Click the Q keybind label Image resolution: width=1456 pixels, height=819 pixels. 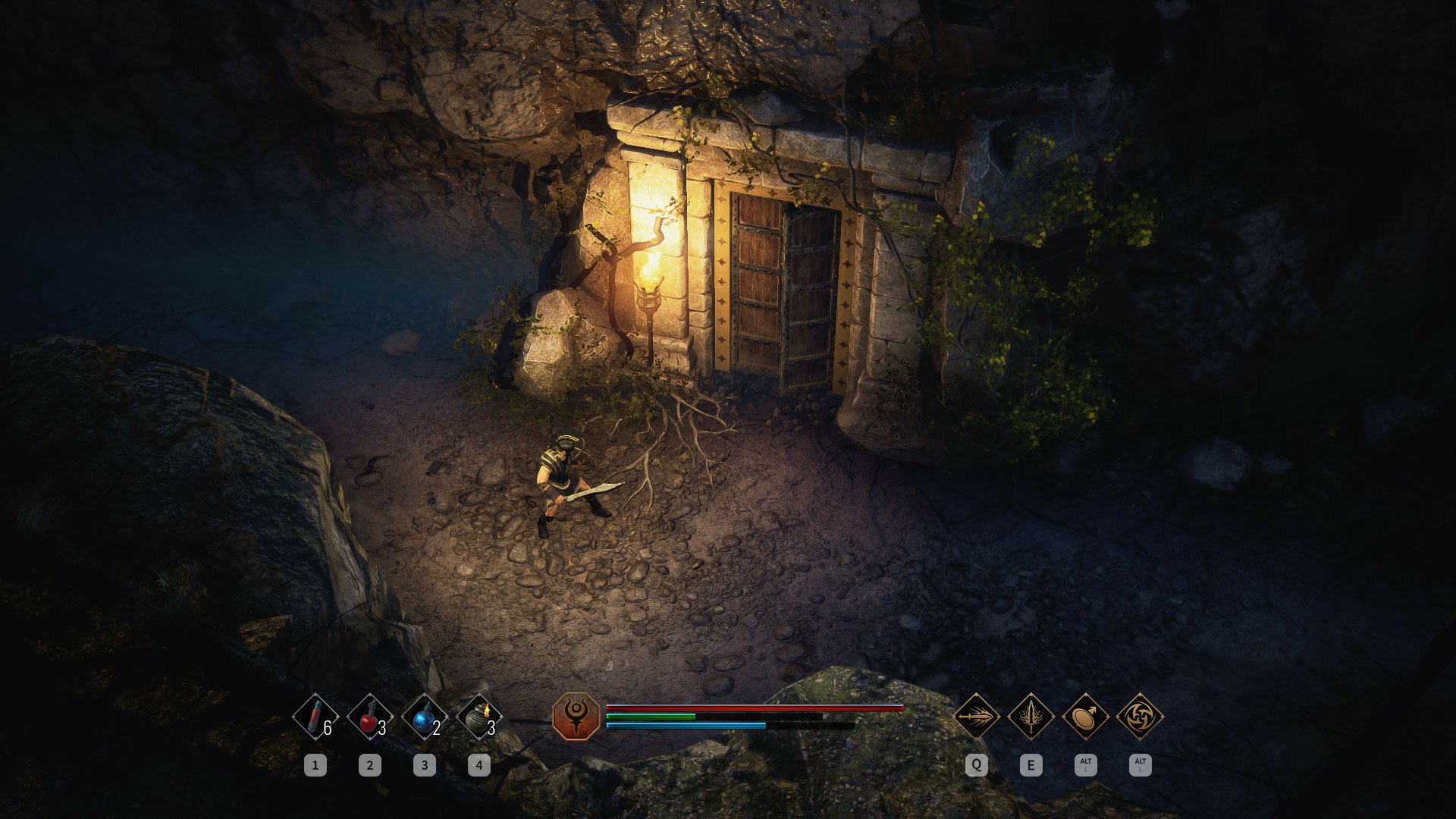coord(977,764)
